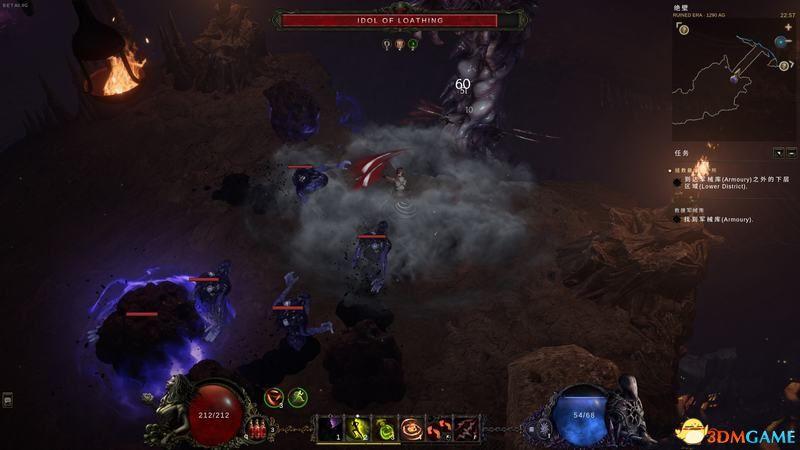
Task: Activate the red swirling arrows skill
Action: (440, 428)
